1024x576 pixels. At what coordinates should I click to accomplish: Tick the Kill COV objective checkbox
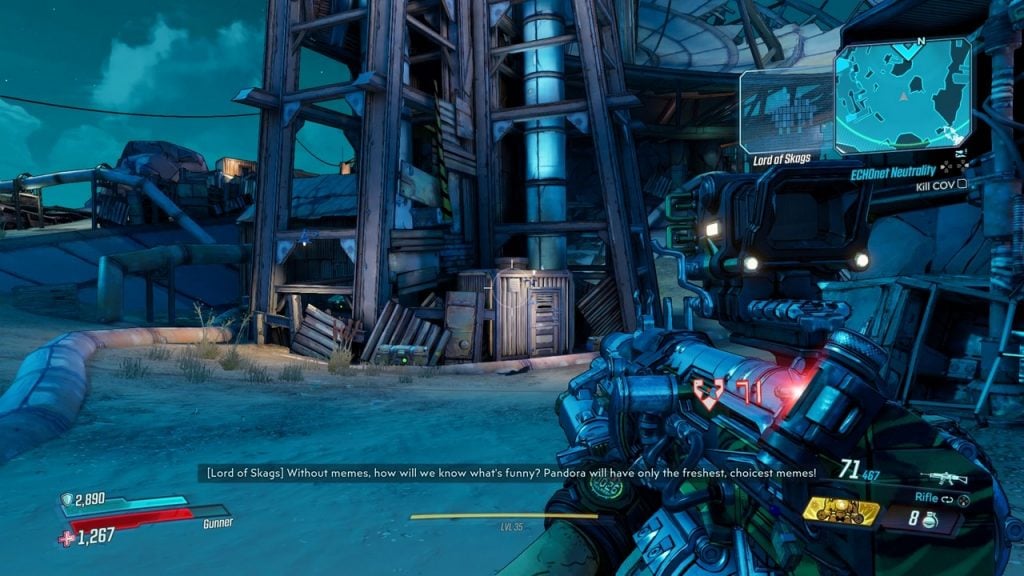click(962, 185)
